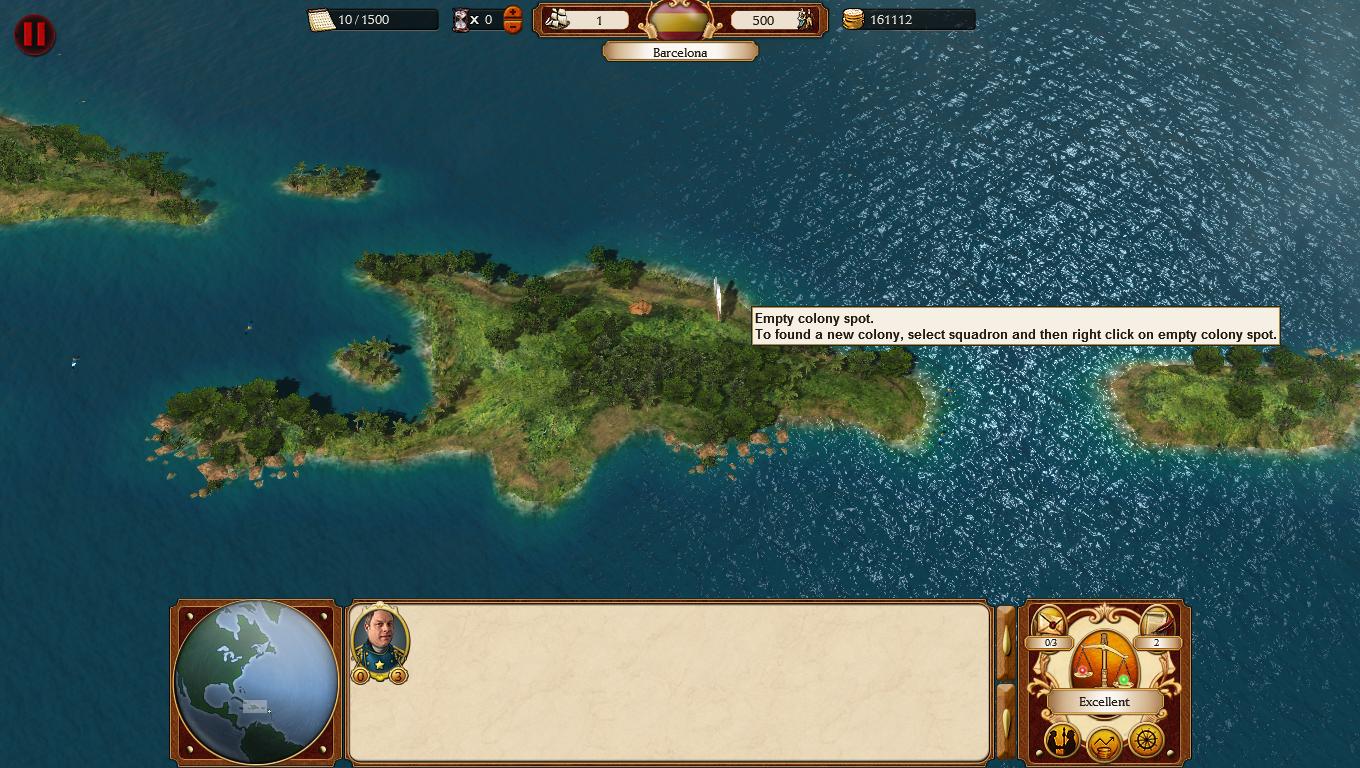Open the scroll and quill missions icon
Viewport: 1360px width, 768px height.
(x=1156, y=624)
